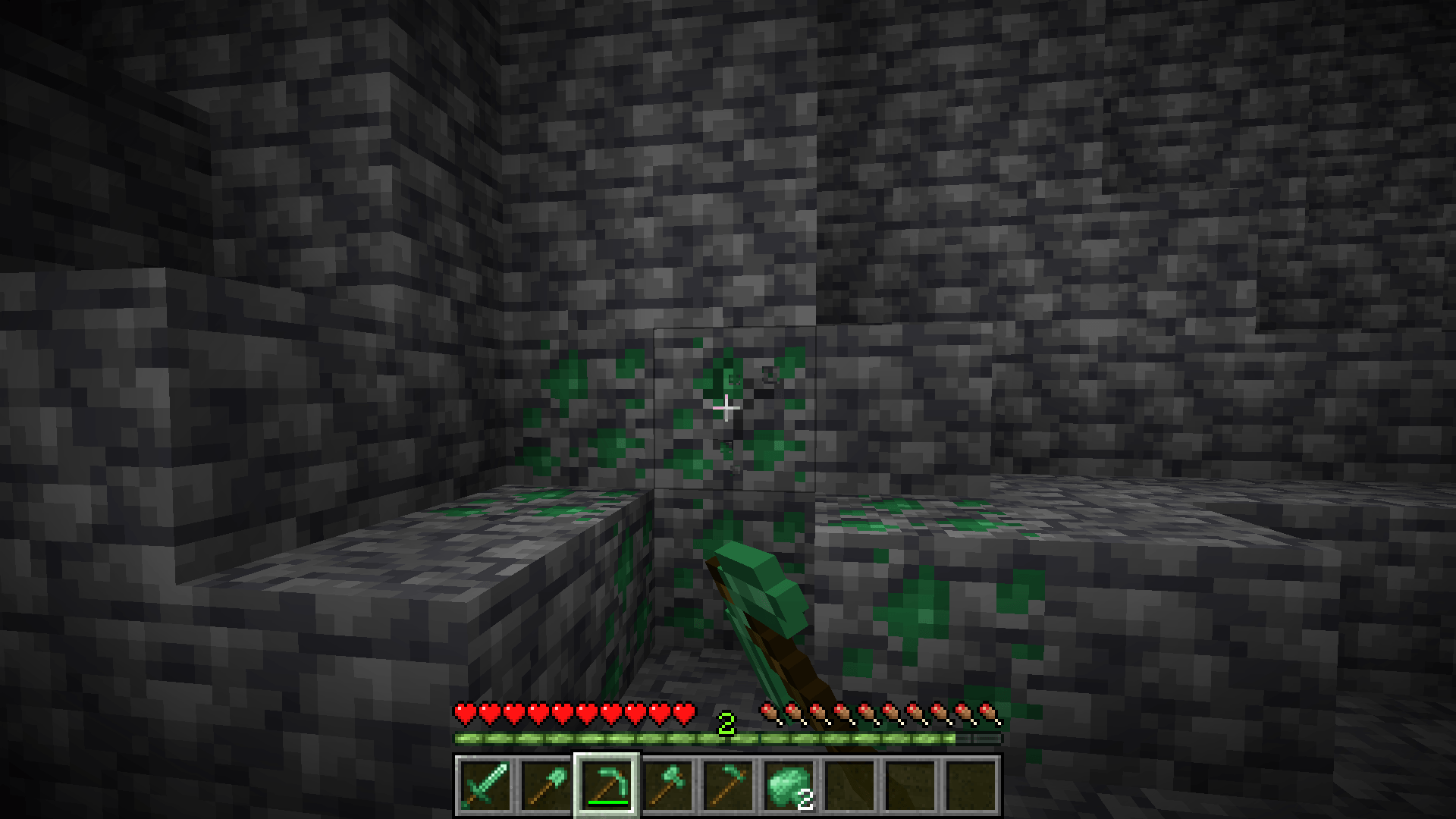This screenshot has height=819, width=1456.
Task: Click the held pickaxe in first-person view
Action: (766, 599)
